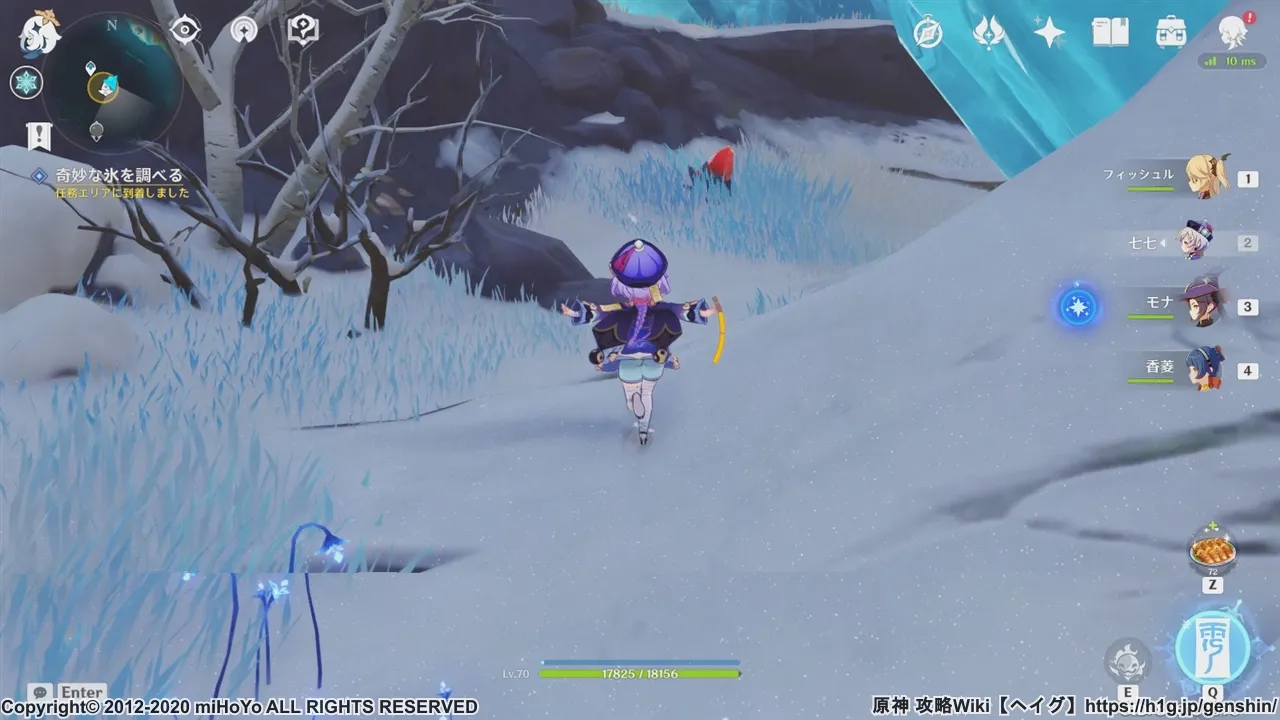Open the Wish menu star icon

1046,33
